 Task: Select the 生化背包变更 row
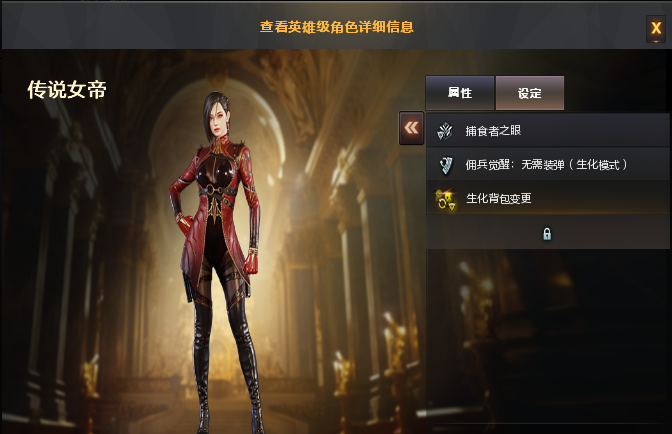coord(546,198)
